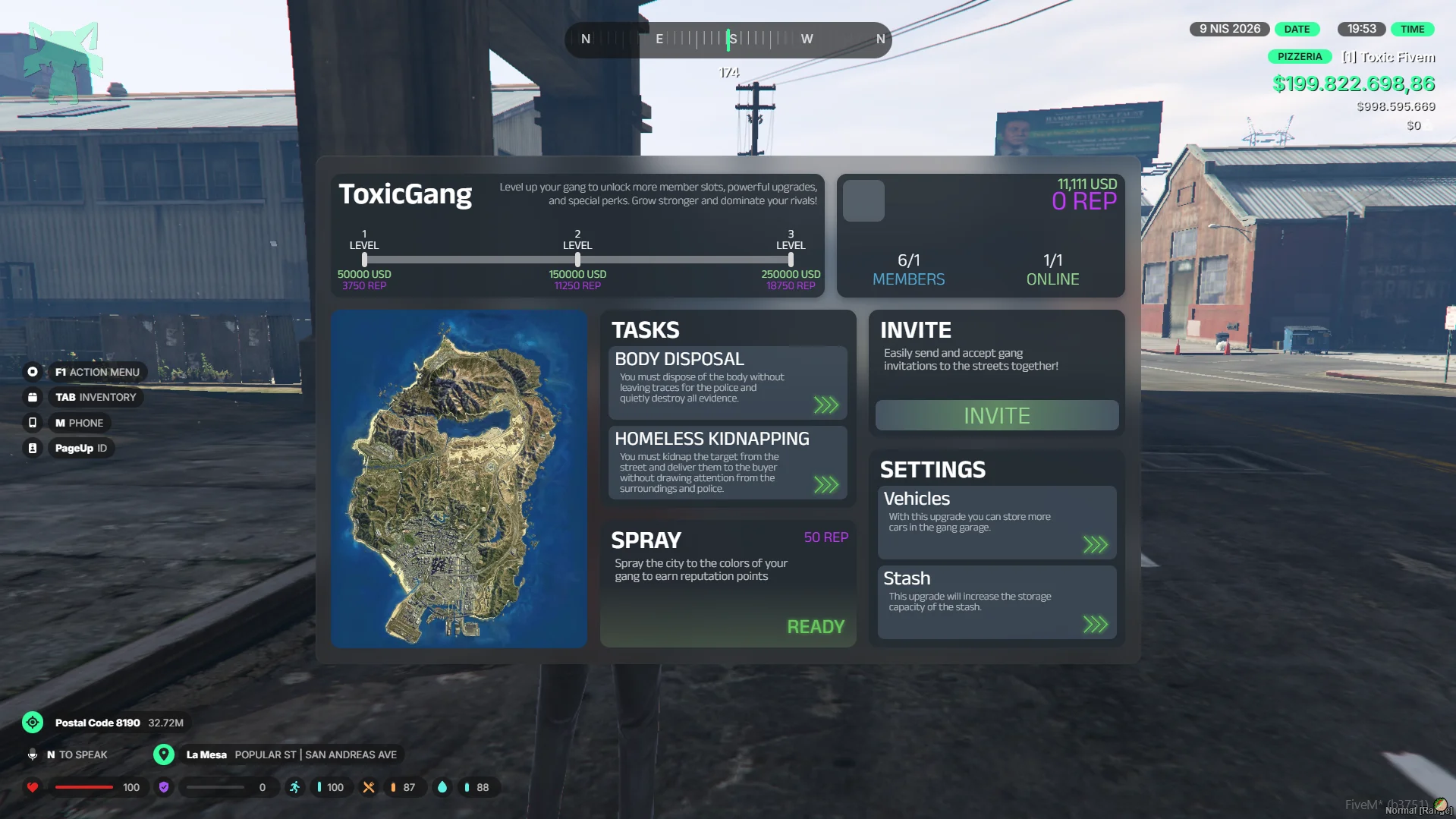1456x819 pixels.
Task: Select the Level 1 progress marker
Action: [364, 260]
